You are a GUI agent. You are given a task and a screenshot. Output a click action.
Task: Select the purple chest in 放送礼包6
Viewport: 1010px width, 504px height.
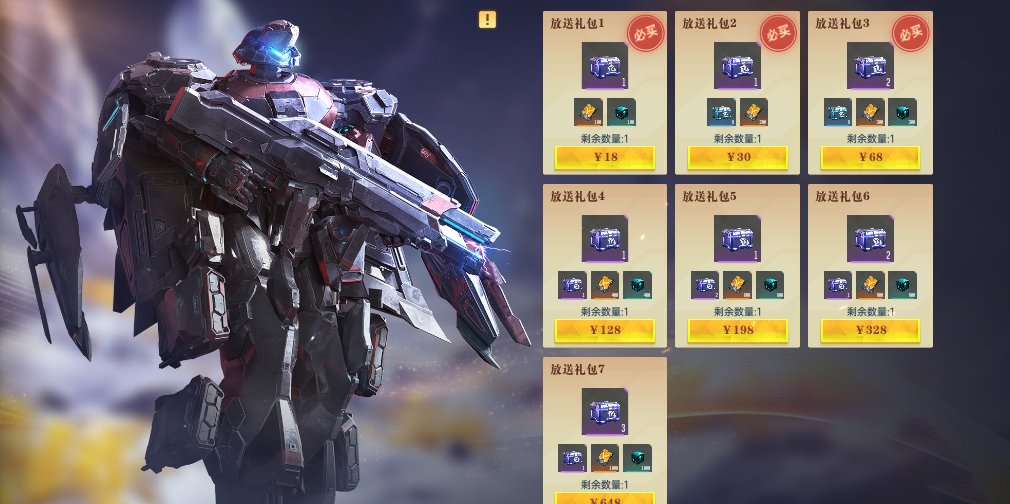(x=870, y=239)
